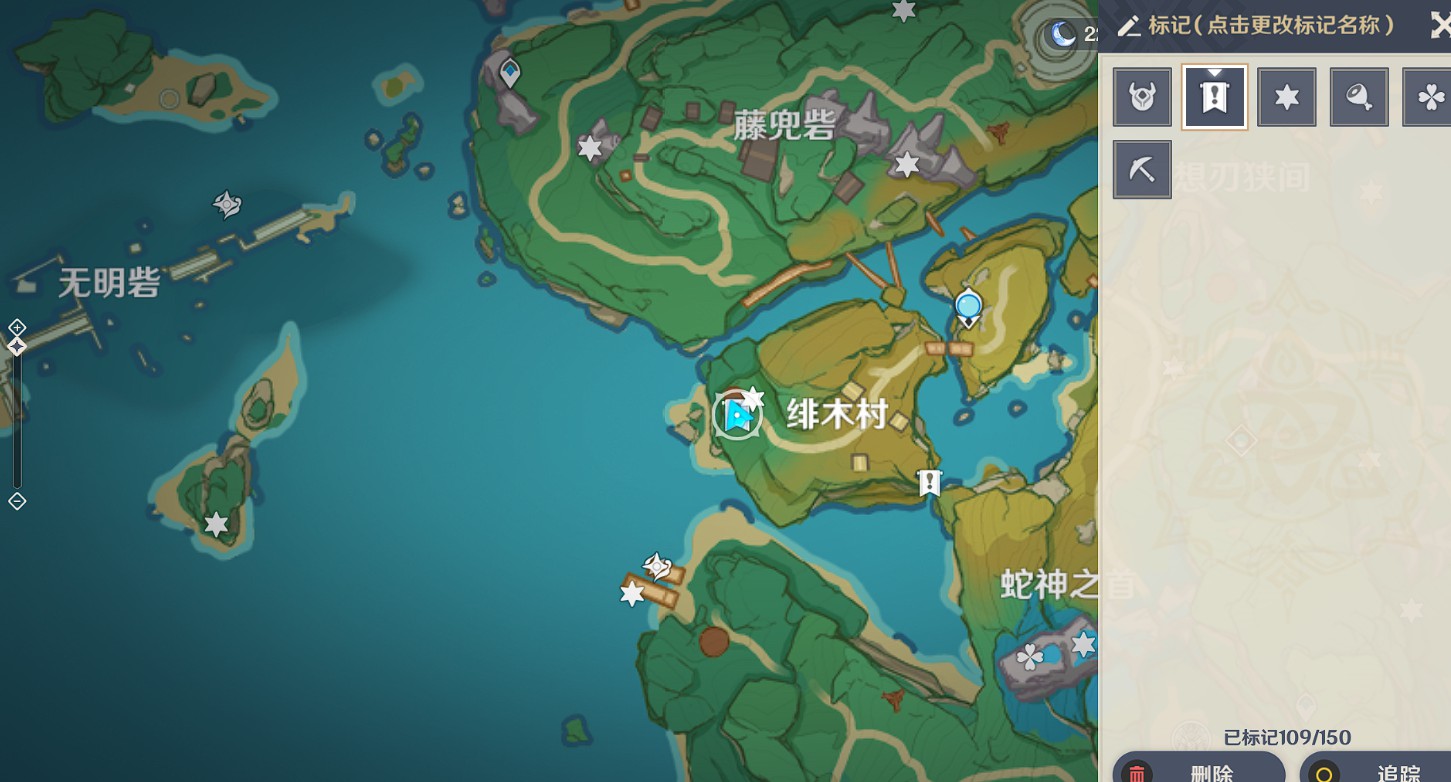
Task: Select the pickaxe ore mark type
Action: (x=1141, y=168)
